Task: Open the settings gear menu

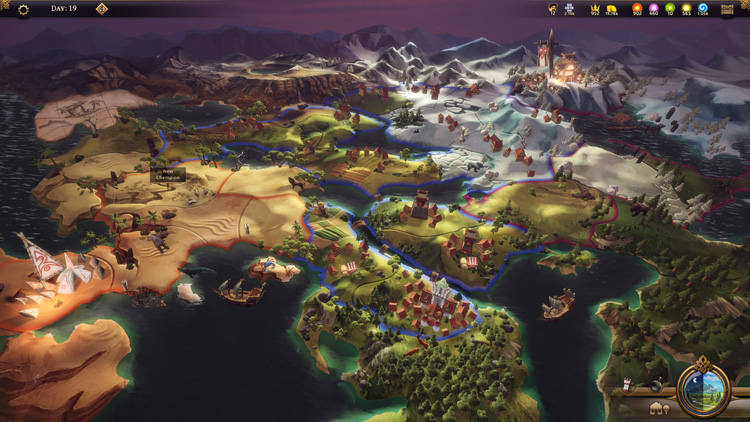Action: click(x=23, y=9)
